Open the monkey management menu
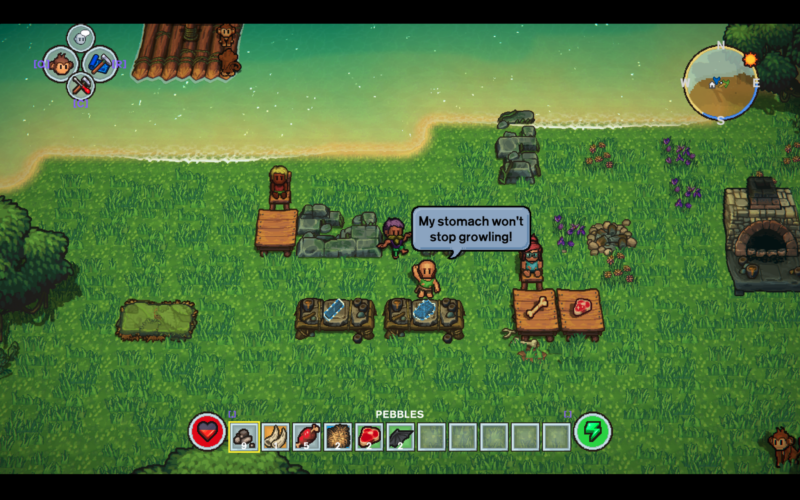This screenshot has height=500, width=800. [62, 65]
